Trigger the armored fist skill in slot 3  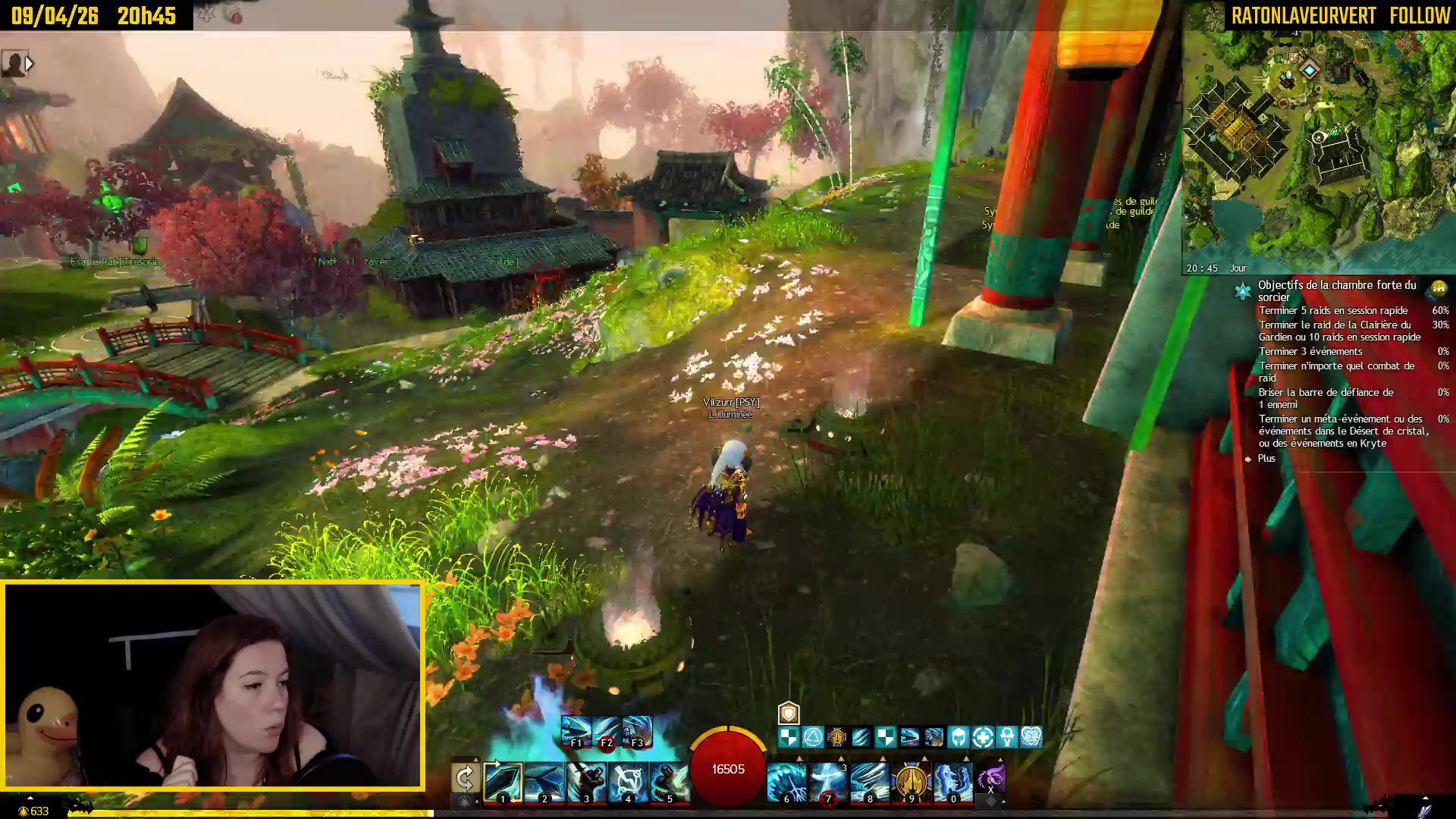coord(585,782)
